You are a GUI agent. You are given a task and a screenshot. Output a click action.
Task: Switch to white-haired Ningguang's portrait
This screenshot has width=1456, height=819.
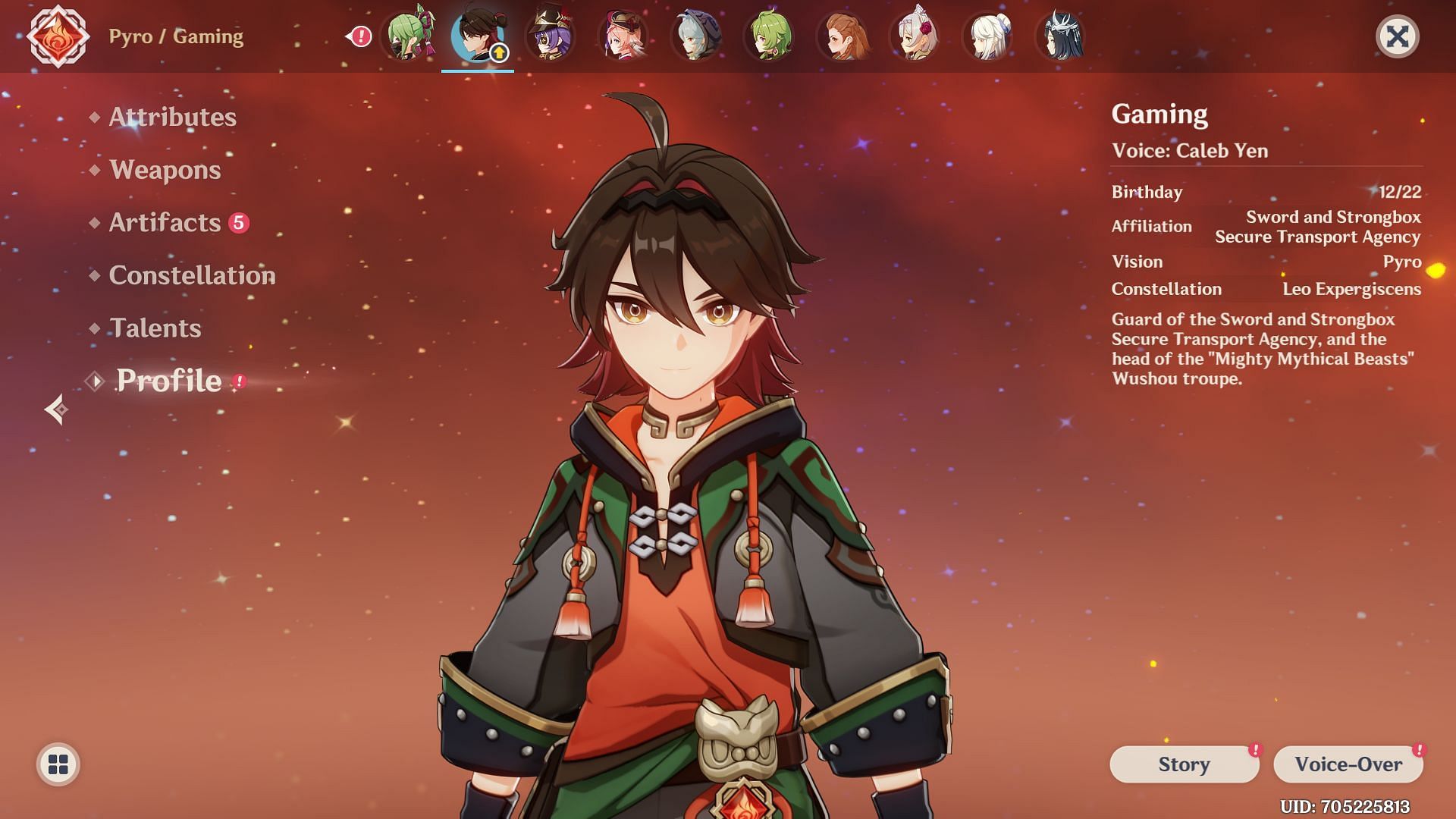[x=987, y=36]
